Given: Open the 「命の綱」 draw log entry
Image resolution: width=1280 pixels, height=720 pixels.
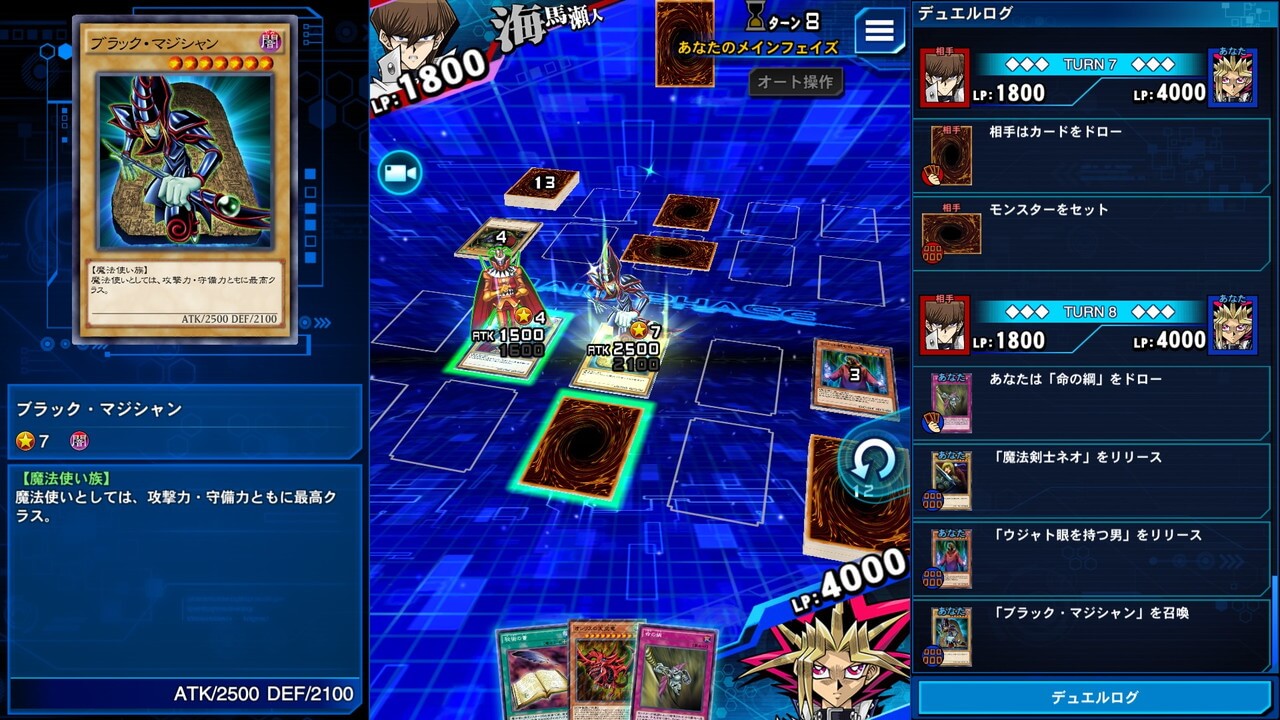Looking at the screenshot, I should (x=1094, y=402).
